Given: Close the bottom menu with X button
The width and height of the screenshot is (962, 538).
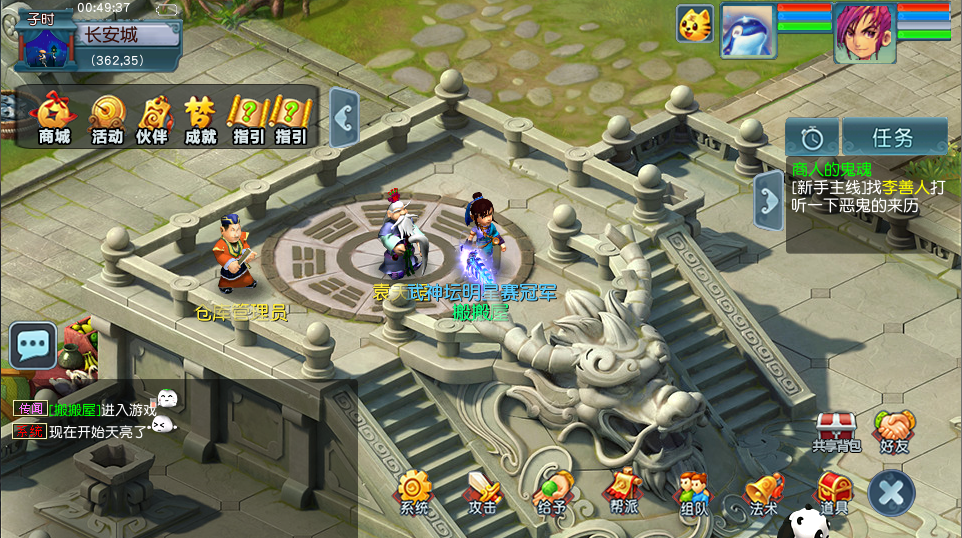Looking at the screenshot, I should (x=891, y=492).
